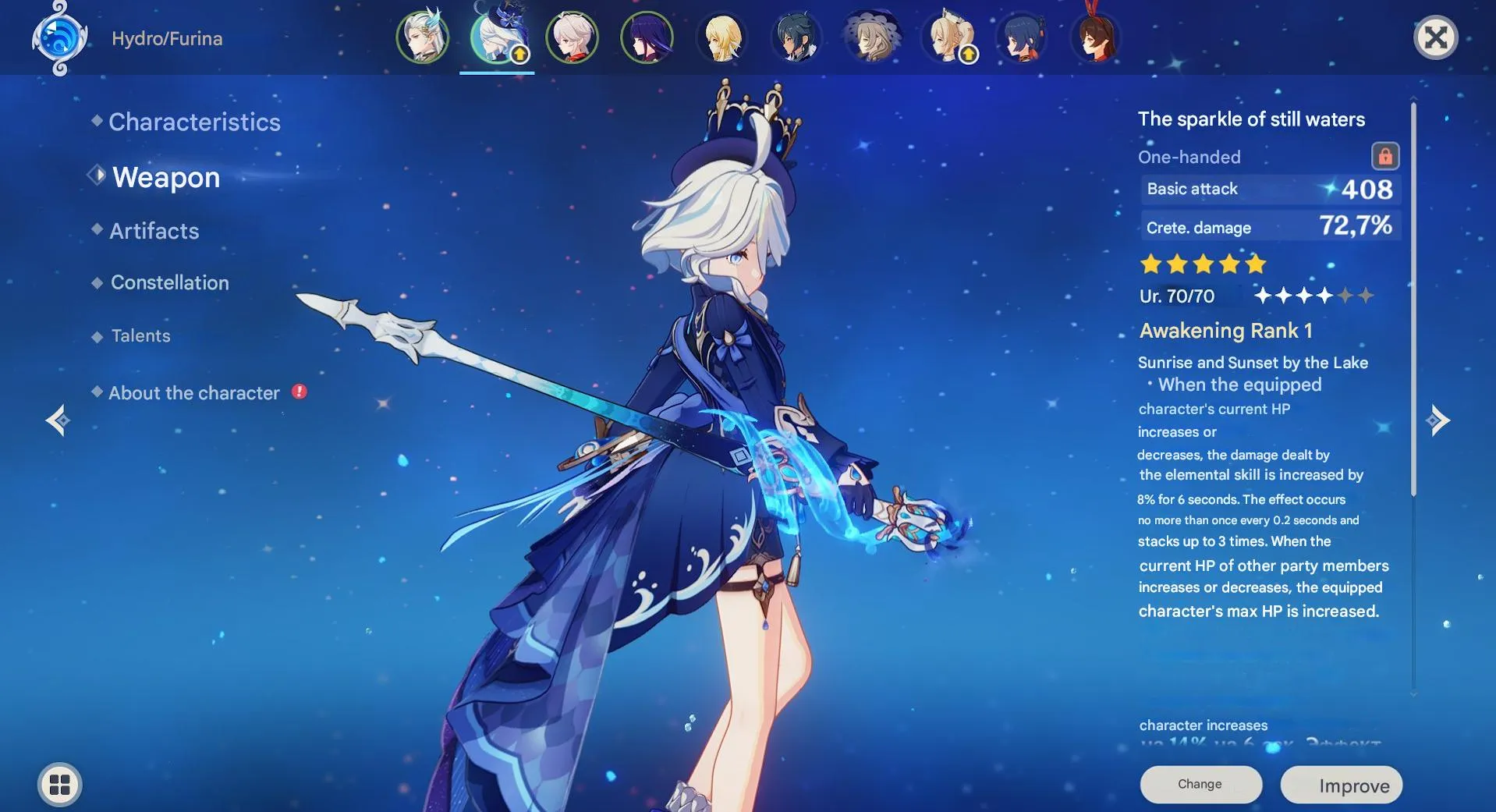The height and width of the screenshot is (812, 1496).
Task: Open the party grid icon at bottom left
Action: click(x=58, y=784)
